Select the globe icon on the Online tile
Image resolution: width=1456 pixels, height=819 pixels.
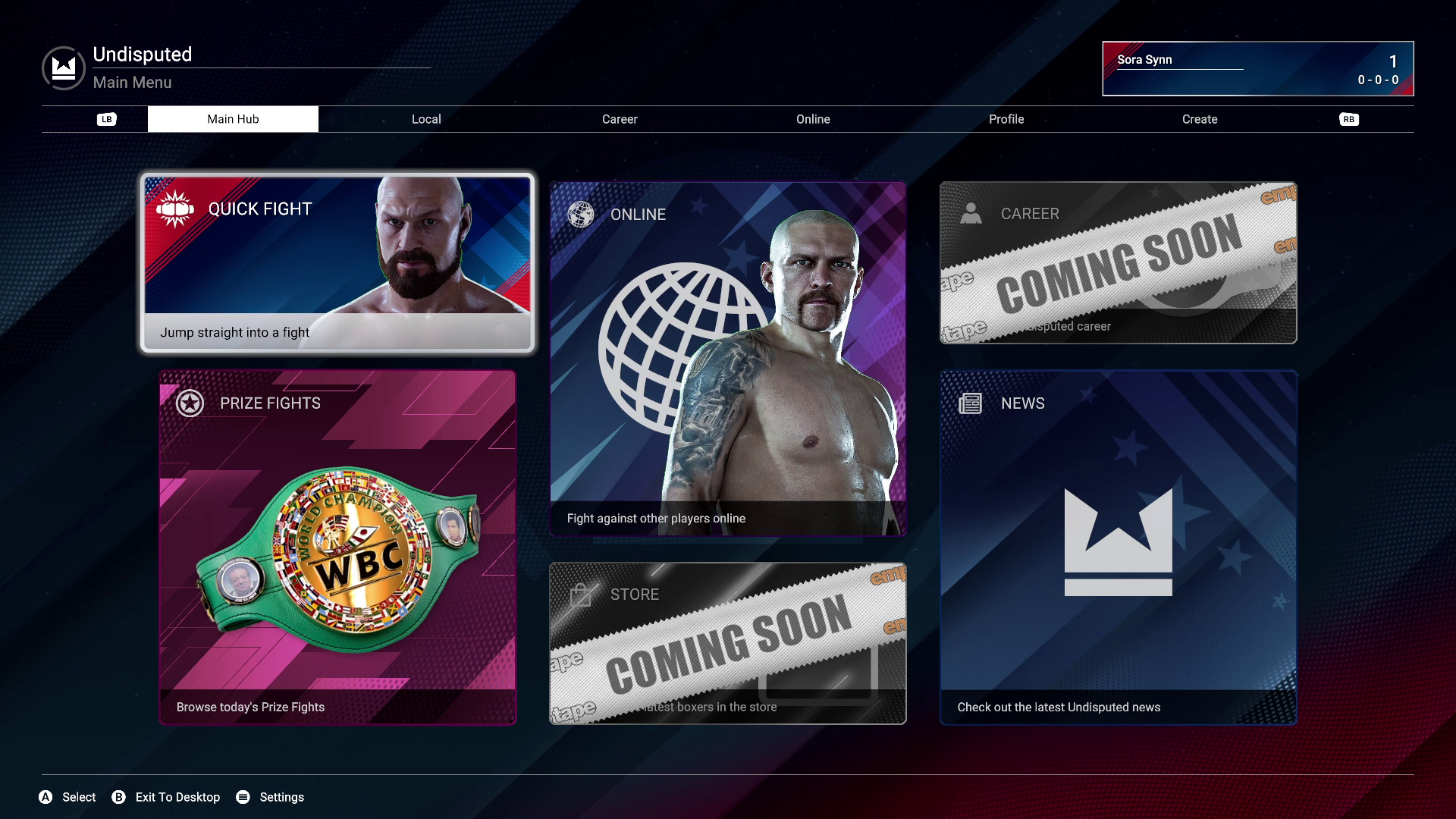pos(581,215)
